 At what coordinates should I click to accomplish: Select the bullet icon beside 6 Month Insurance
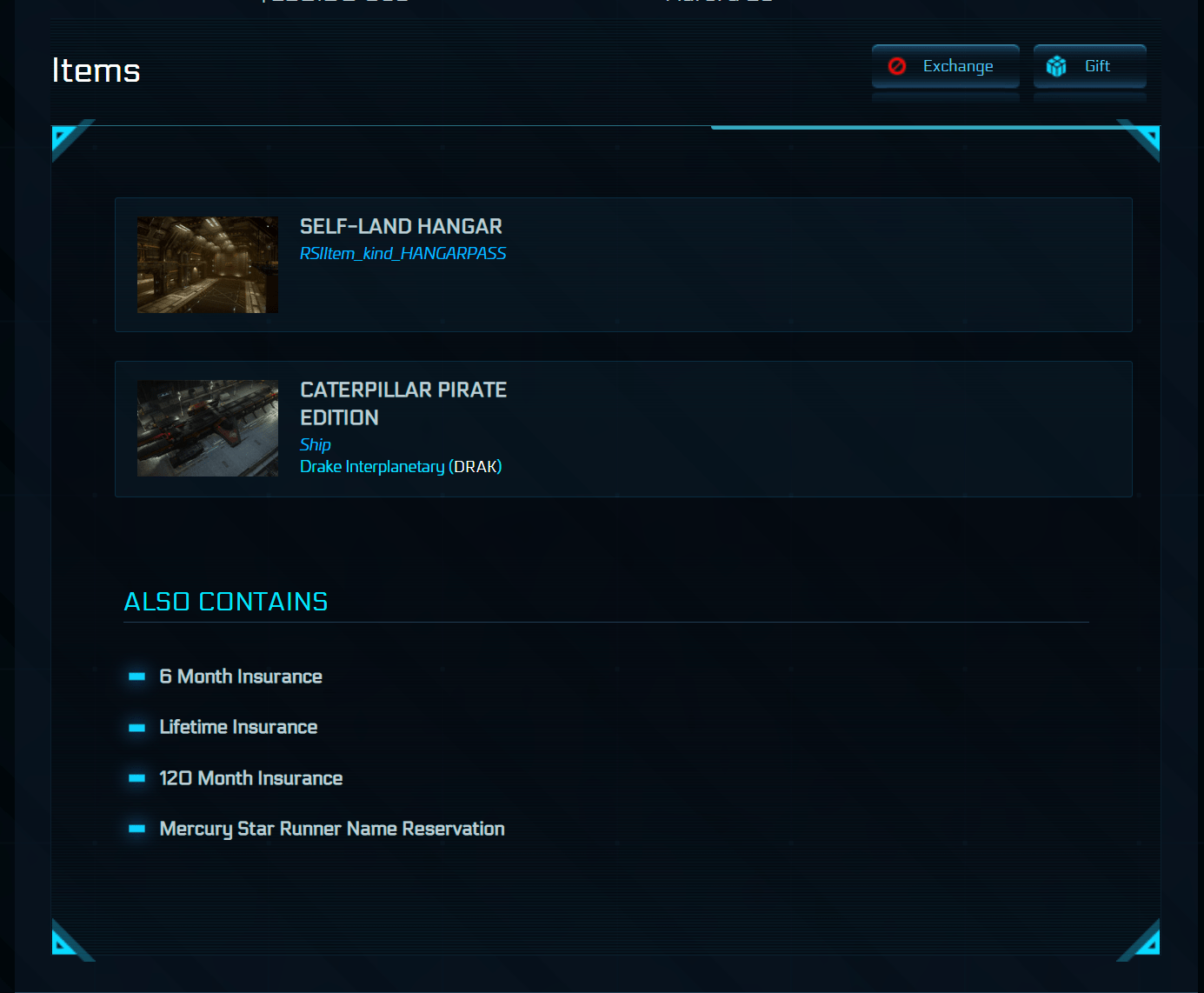137,677
